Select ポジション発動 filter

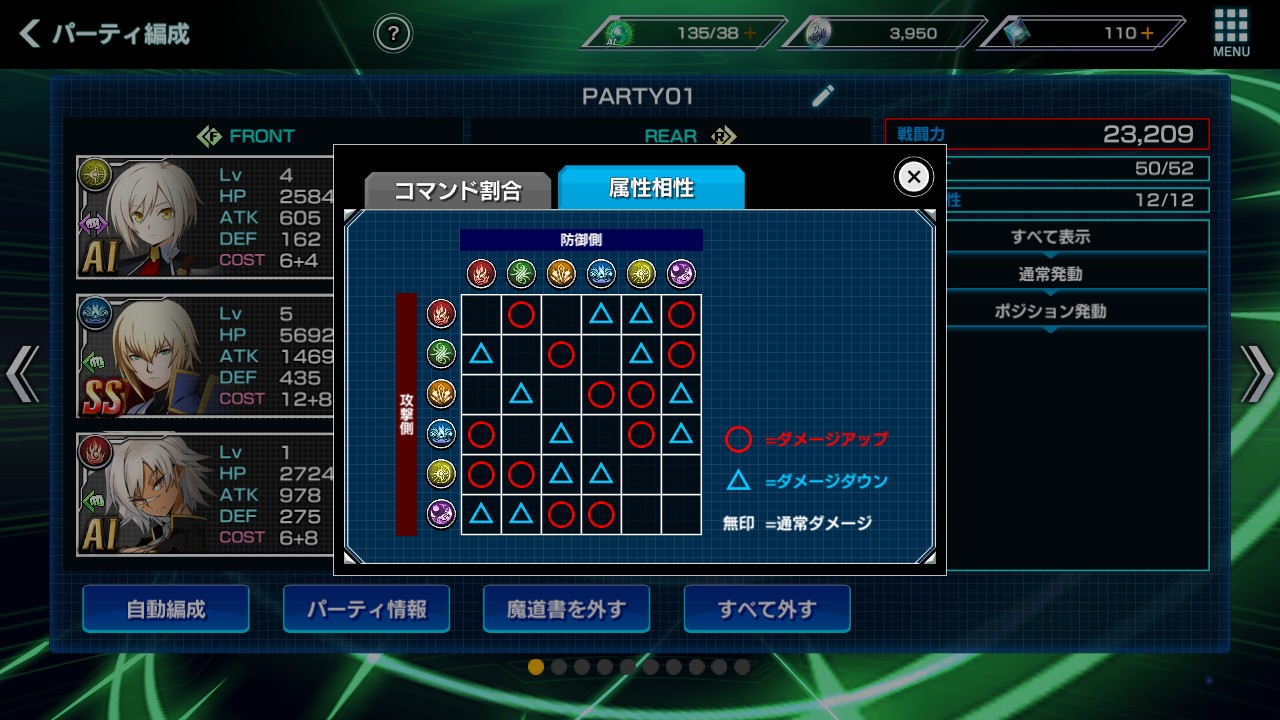tap(1050, 311)
